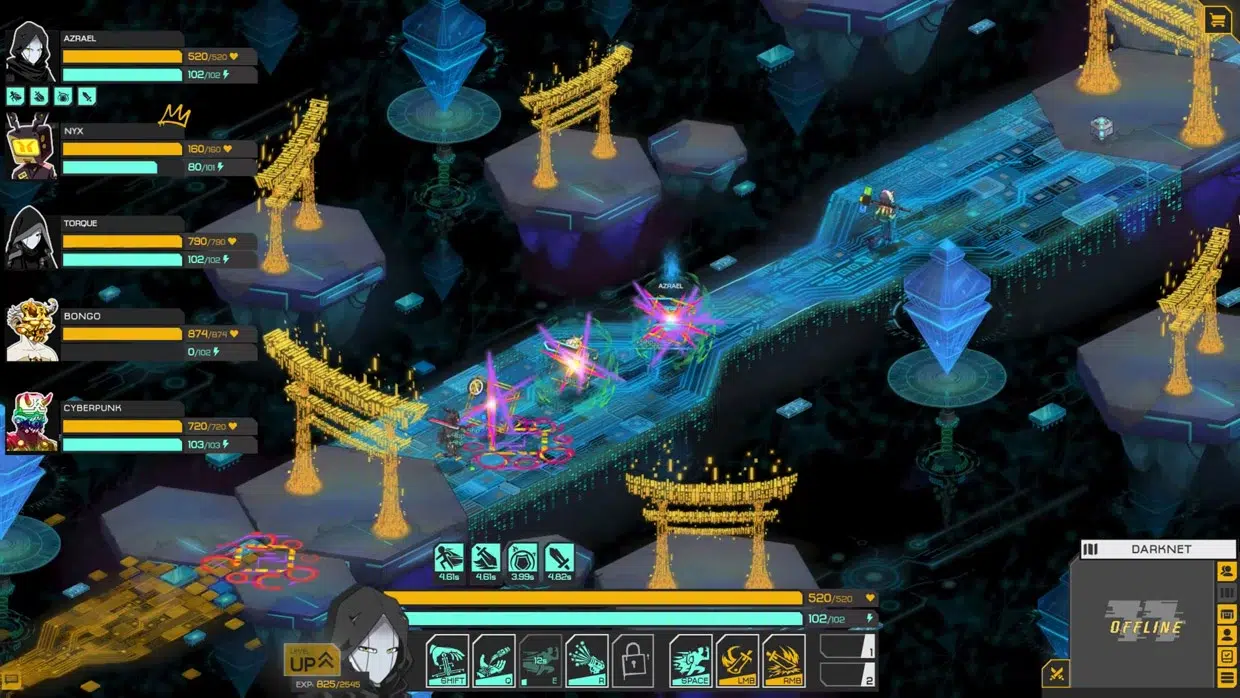The height and width of the screenshot is (698, 1240).
Task: Trigger the R burst shot ability
Action: click(587, 661)
